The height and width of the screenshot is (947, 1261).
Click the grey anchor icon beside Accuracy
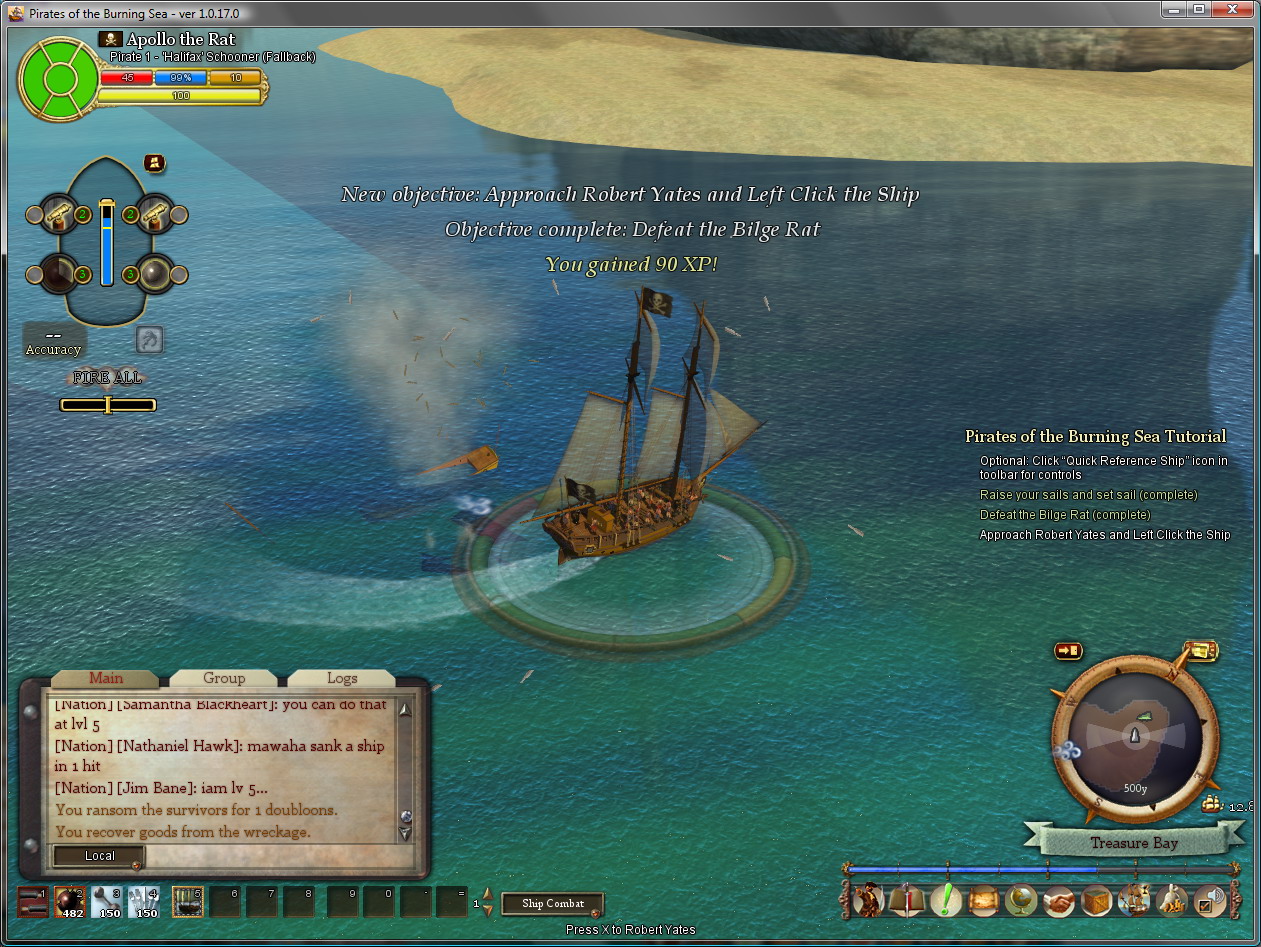149,340
